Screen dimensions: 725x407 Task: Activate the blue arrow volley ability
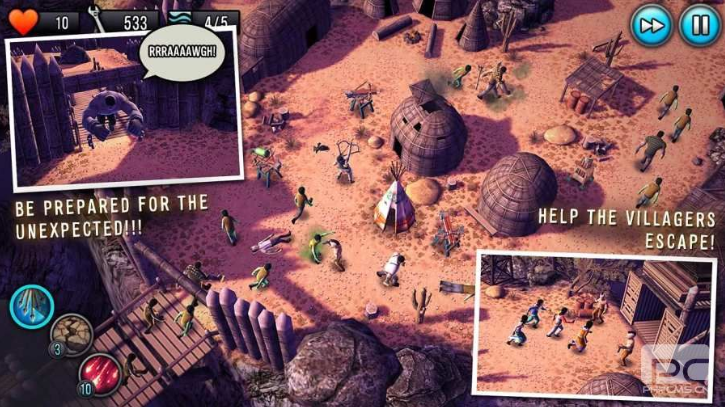[31, 306]
